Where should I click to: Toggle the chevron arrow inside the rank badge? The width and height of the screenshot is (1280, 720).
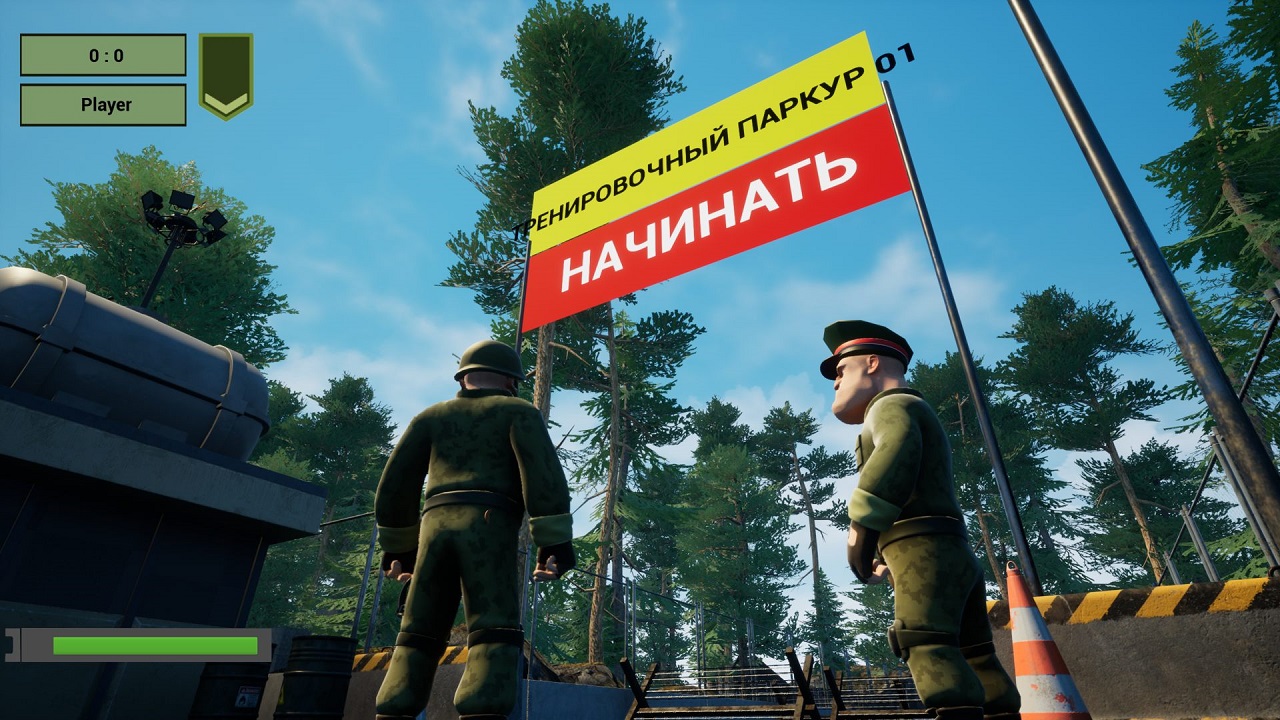point(225,102)
